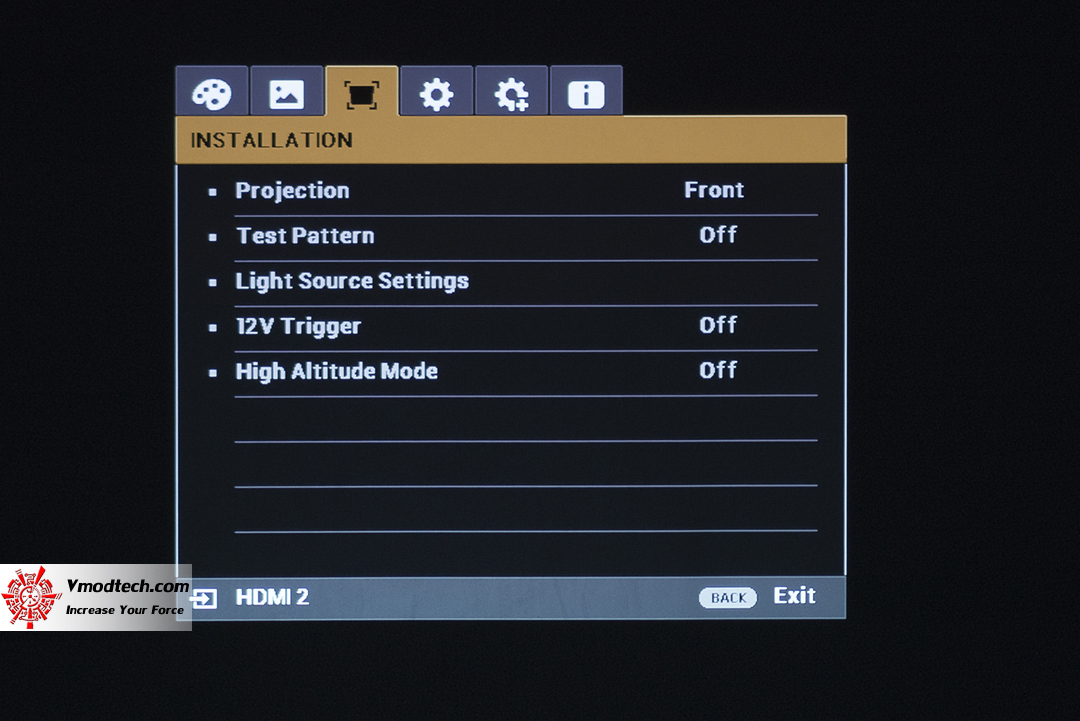Choose the High Altitude Mode row
The width and height of the screenshot is (1080, 721).
(336, 371)
